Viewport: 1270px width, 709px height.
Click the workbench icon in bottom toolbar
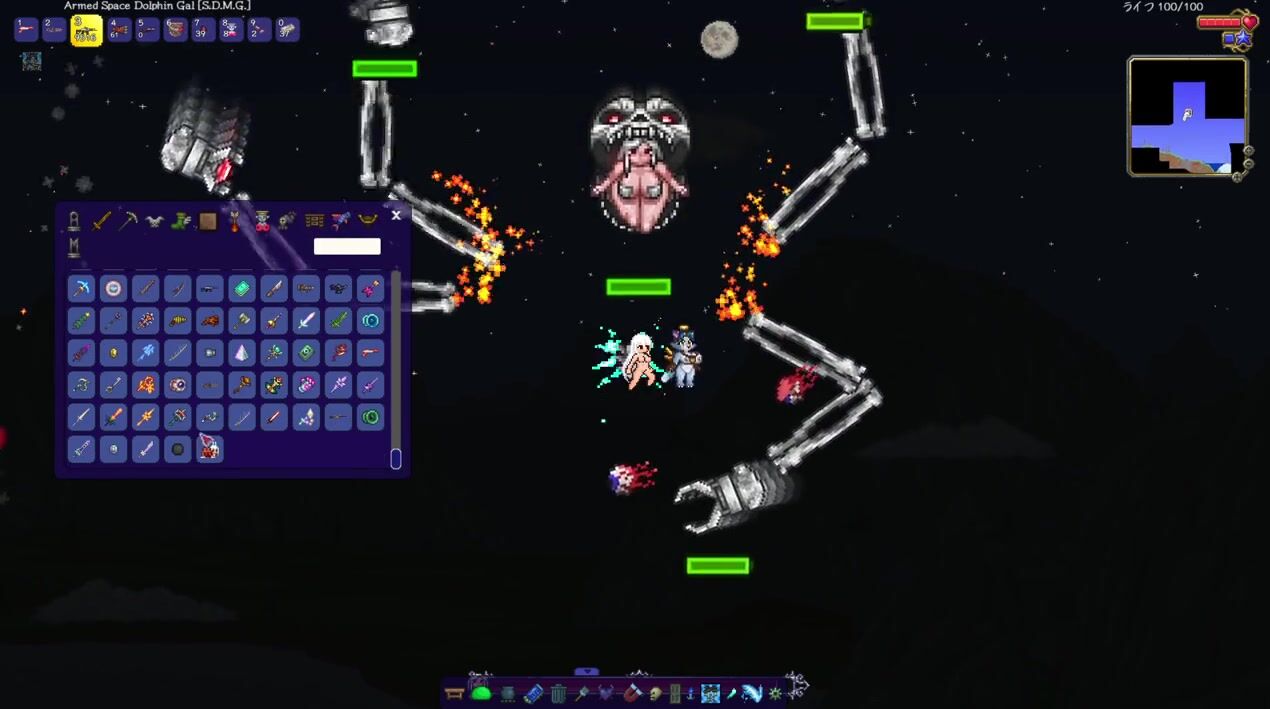(x=455, y=693)
